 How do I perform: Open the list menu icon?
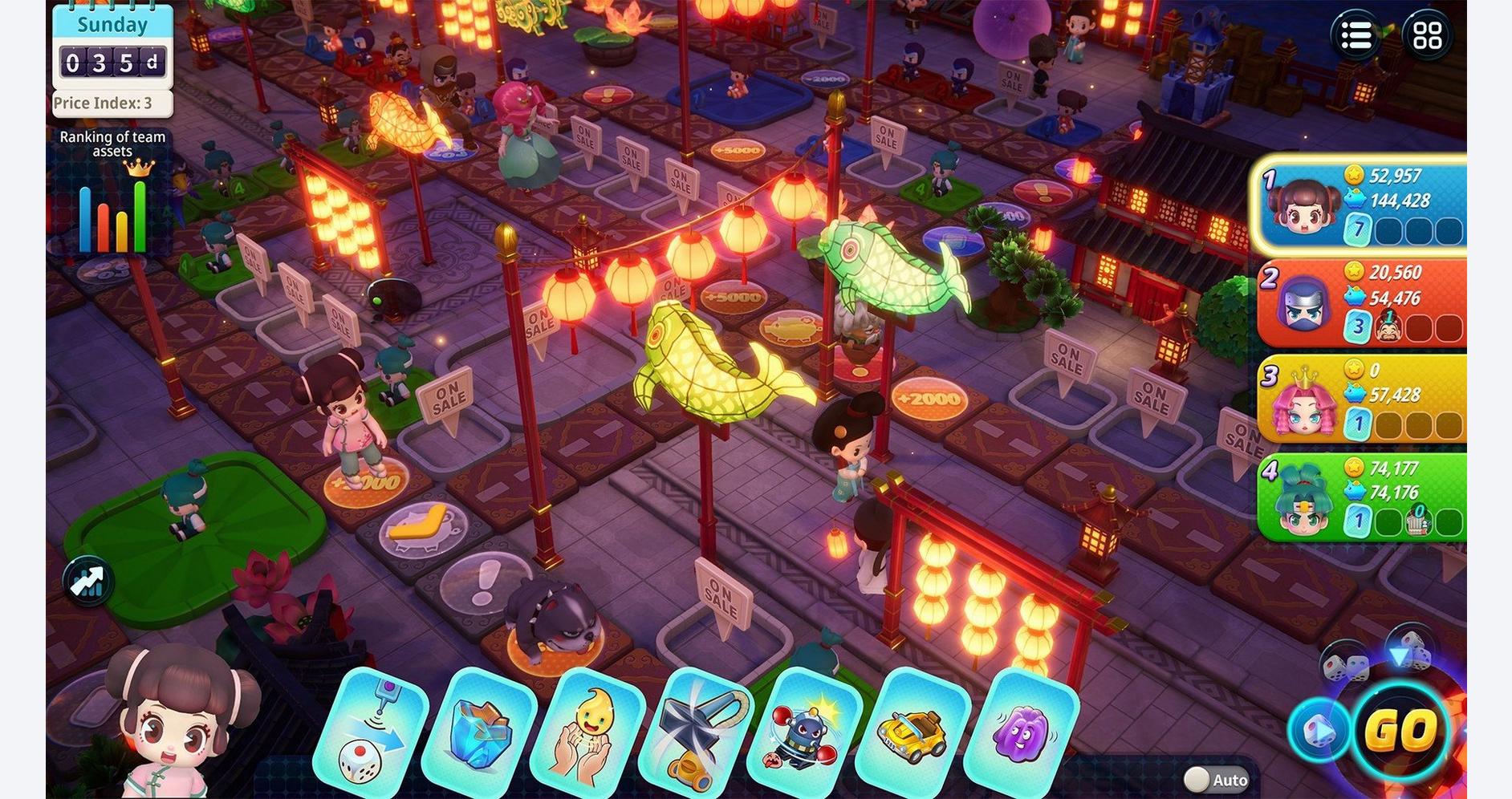(x=1356, y=35)
